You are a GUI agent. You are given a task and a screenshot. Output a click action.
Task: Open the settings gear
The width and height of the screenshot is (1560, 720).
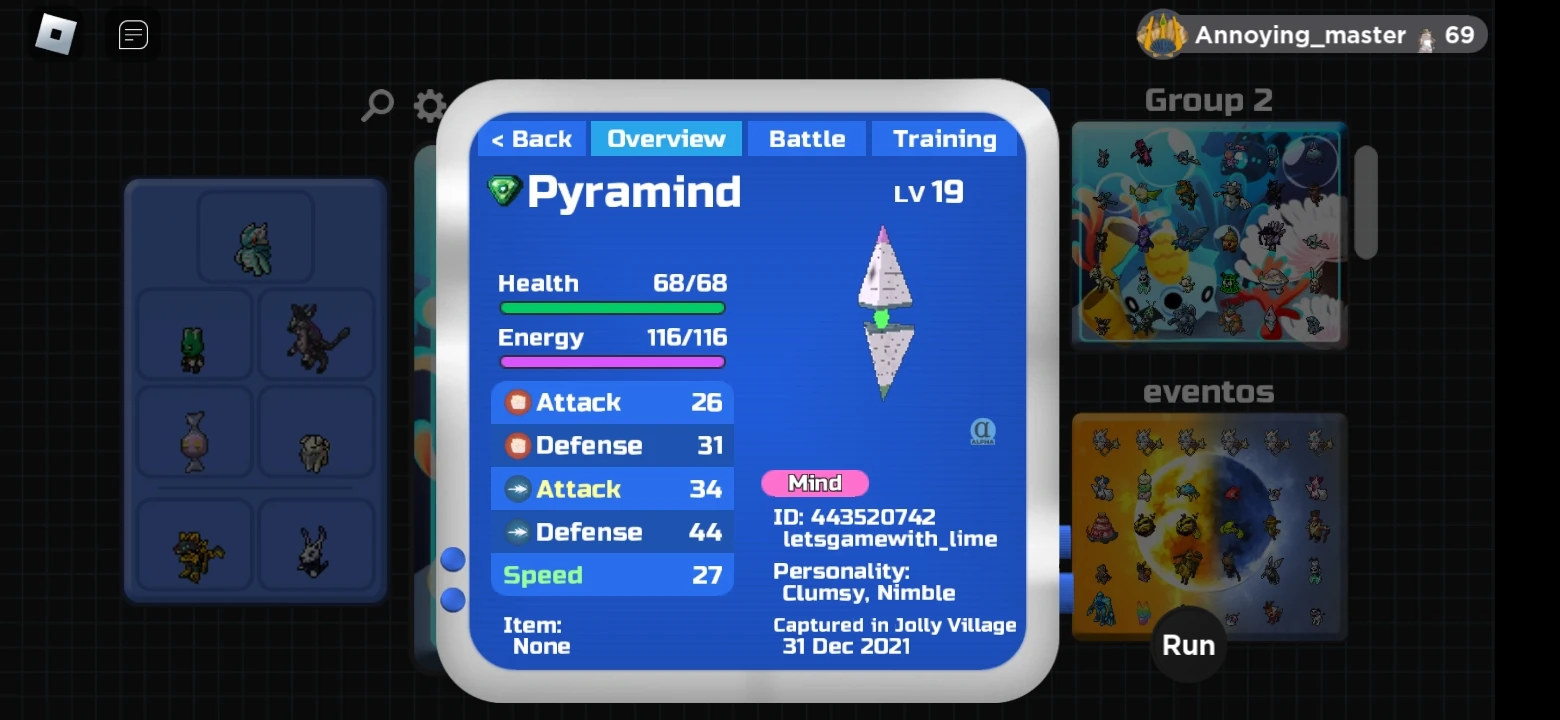pos(429,105)
